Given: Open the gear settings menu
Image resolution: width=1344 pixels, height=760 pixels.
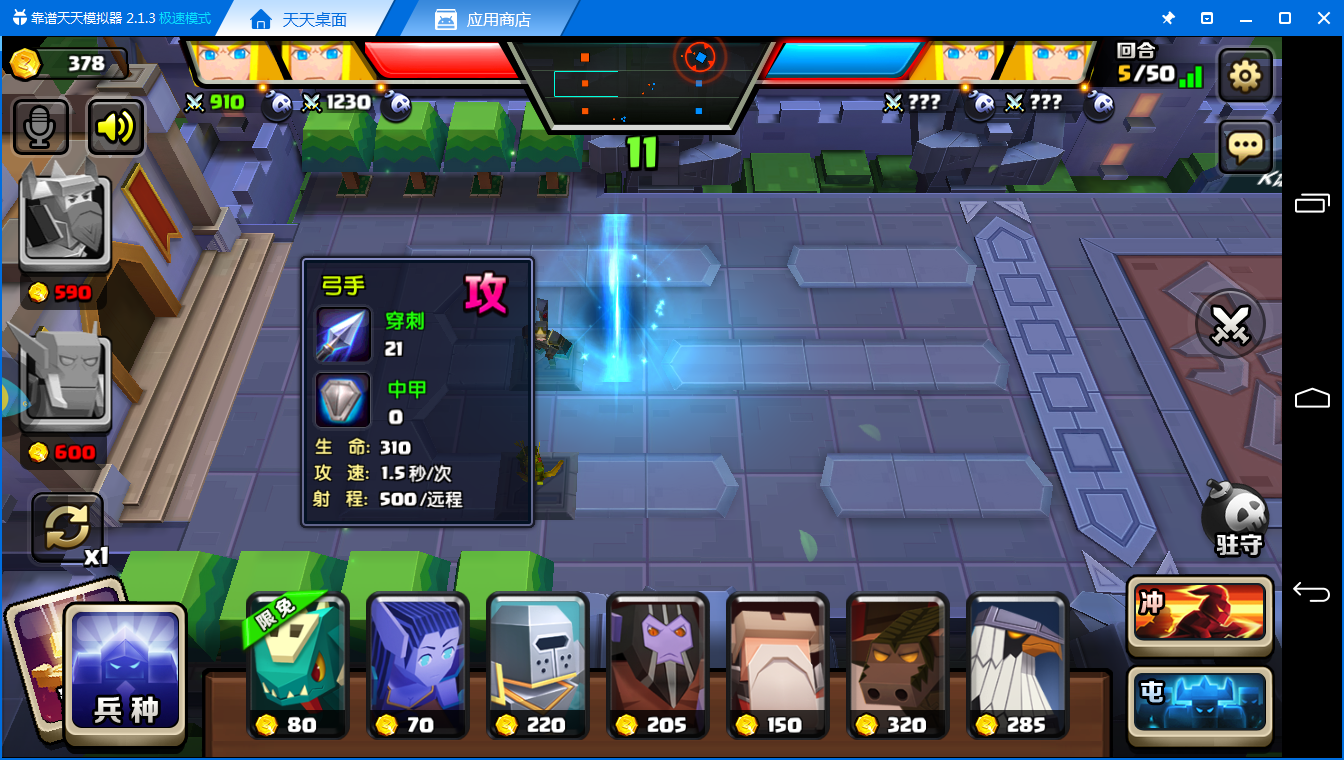Looking at the screenshot, I should pos(1245,76).
